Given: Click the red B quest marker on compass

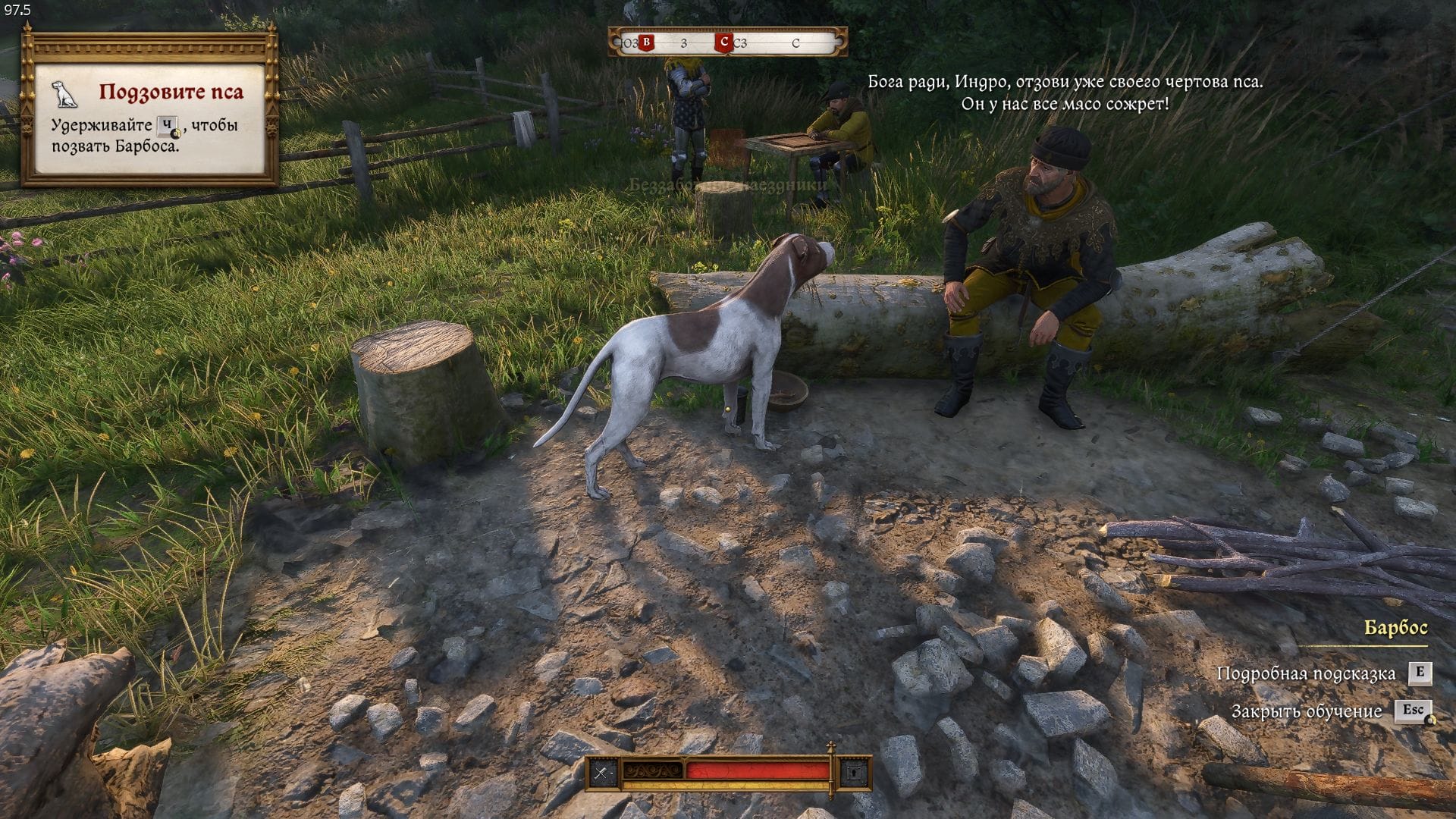Looking at the screenshot, I should coord(646,42).
